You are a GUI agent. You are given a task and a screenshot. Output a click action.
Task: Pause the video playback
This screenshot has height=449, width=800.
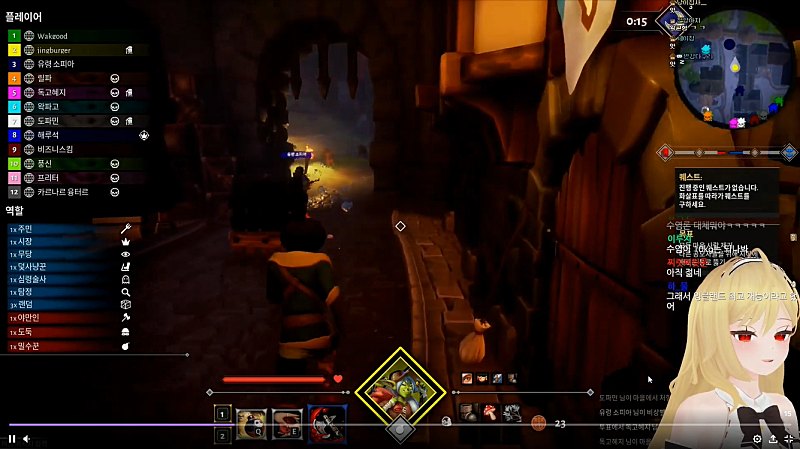pos(12,438)
